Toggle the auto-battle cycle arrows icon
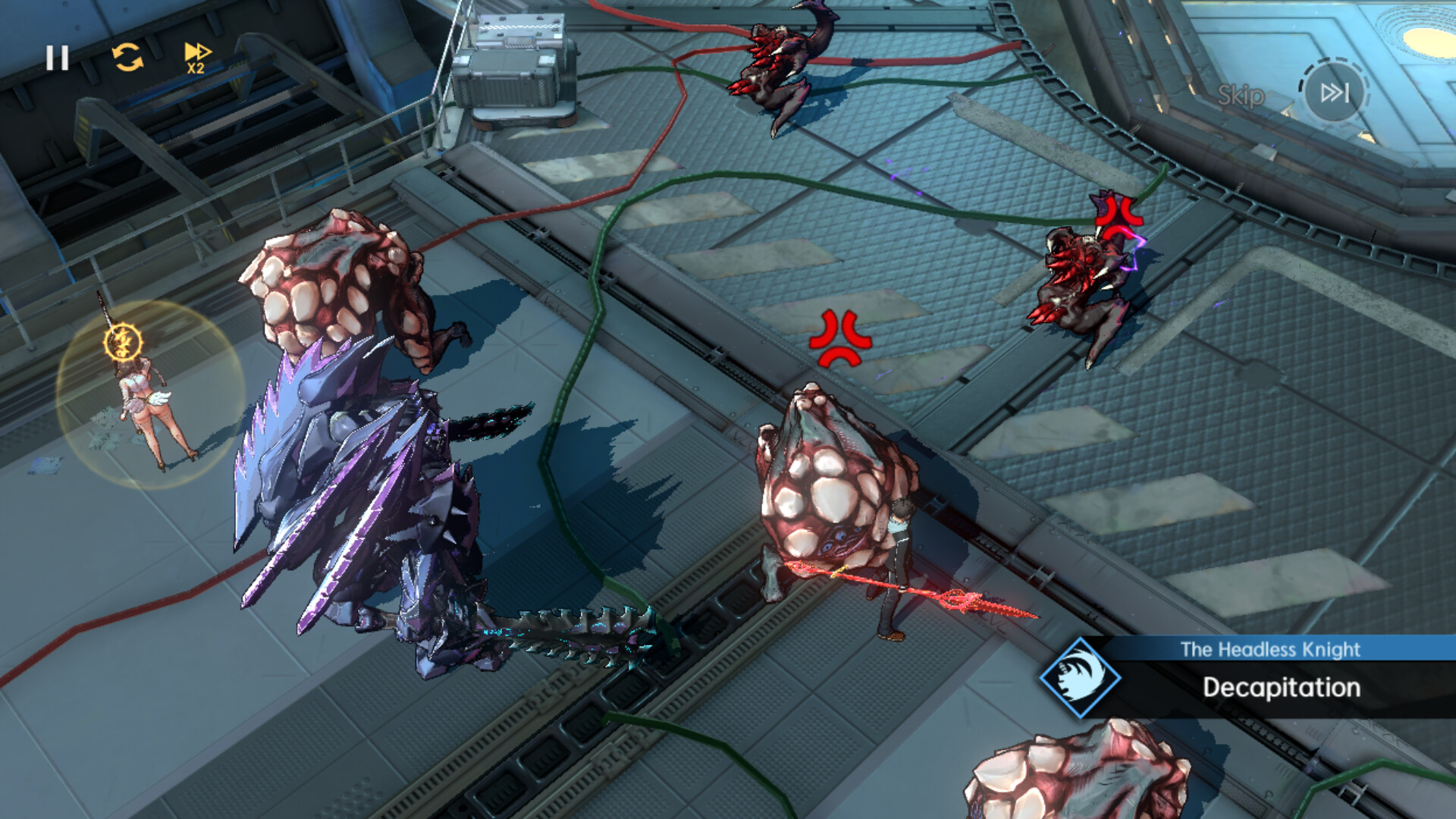1456x819 pixels. tap(127, 57)
